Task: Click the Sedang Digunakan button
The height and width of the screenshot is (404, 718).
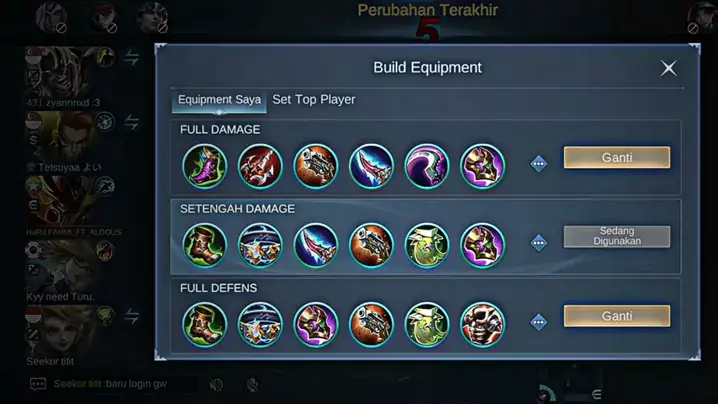Action: (616, 237)
